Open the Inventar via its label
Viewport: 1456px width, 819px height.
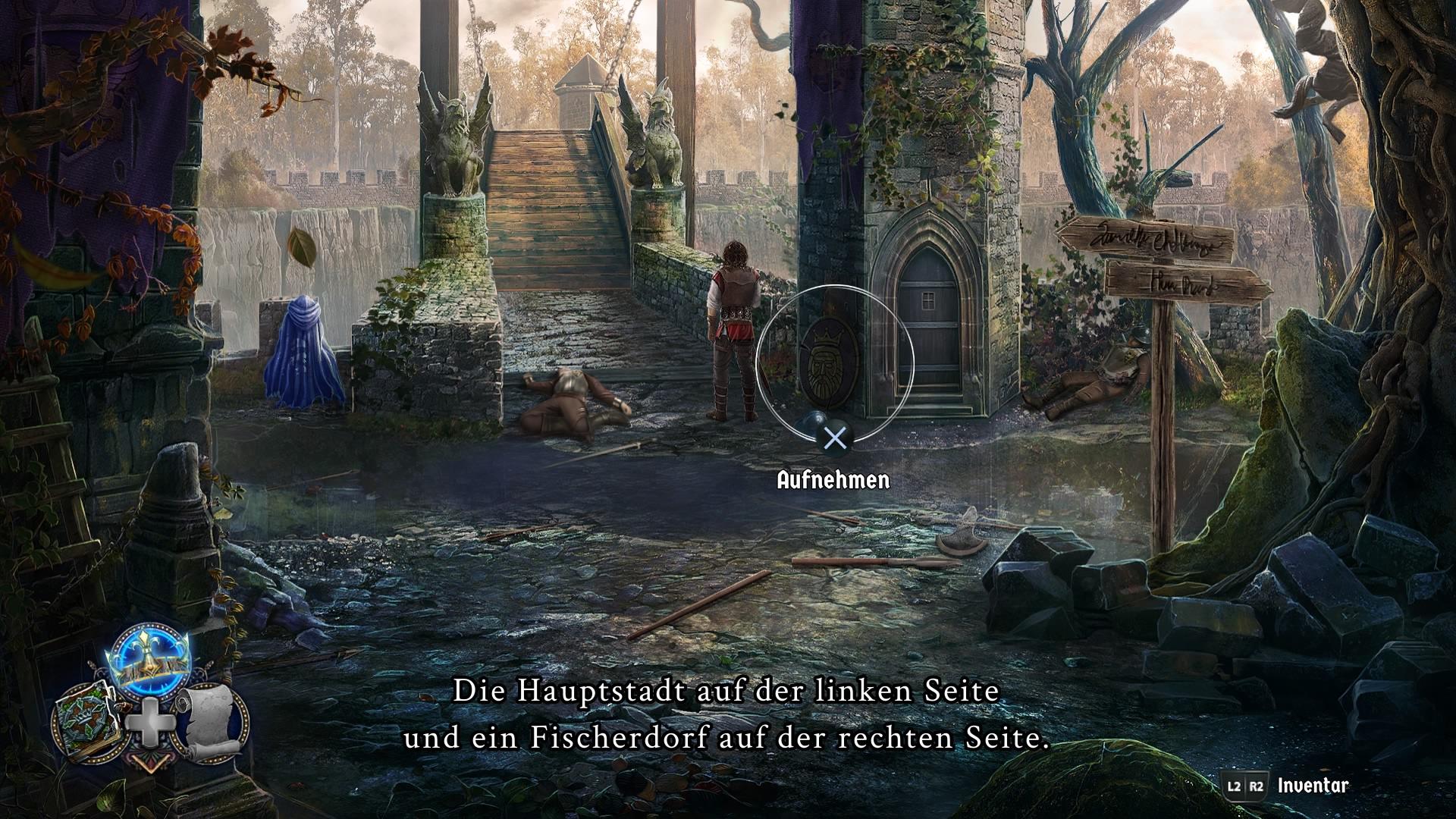(x=1313, y=785)
